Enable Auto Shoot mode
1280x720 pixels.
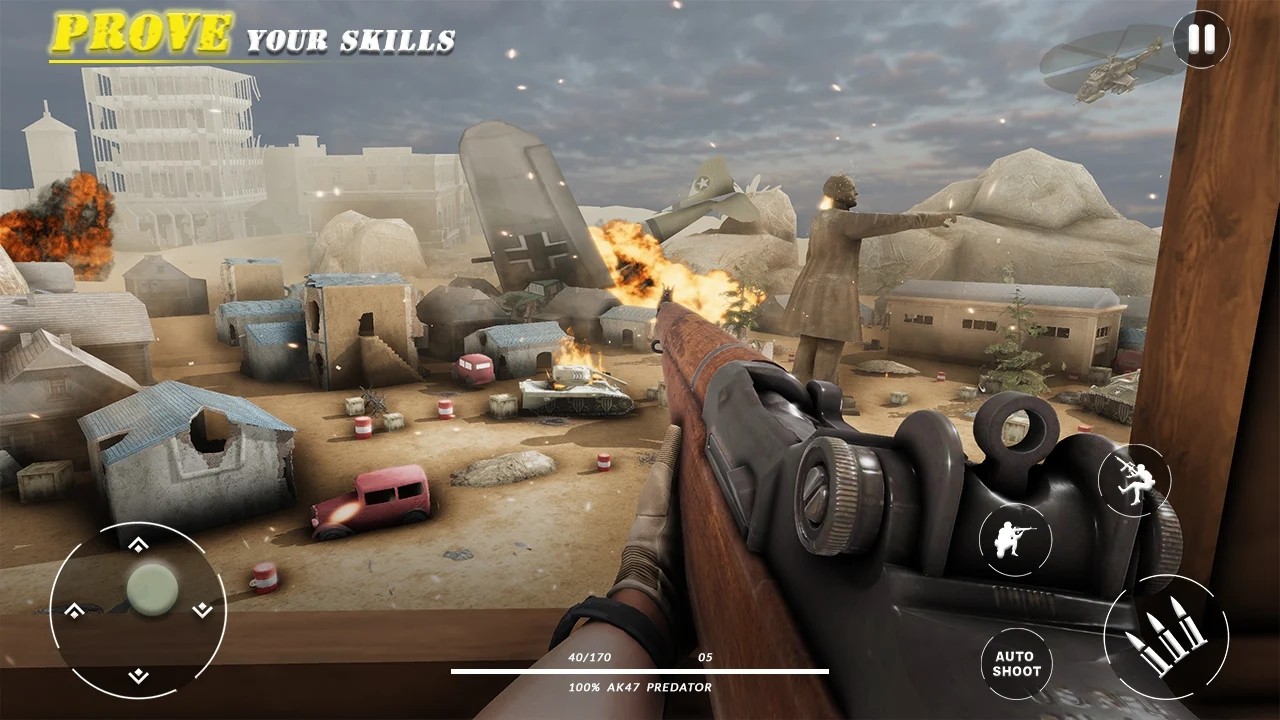point(1018,661)
